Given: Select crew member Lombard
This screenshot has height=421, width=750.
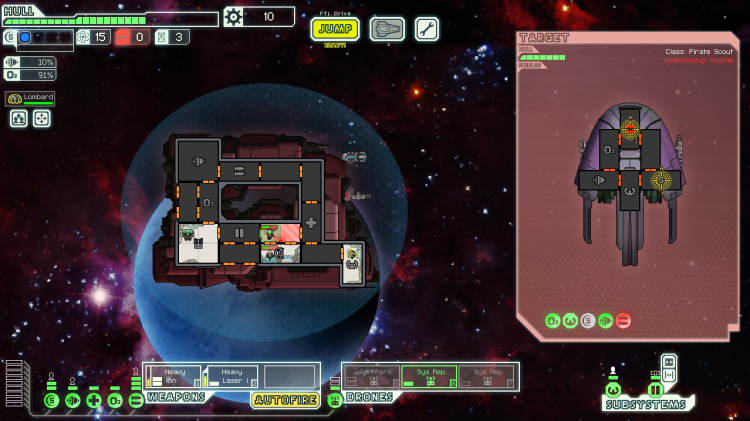Looking at the screenshot, I should coord(30,98).
